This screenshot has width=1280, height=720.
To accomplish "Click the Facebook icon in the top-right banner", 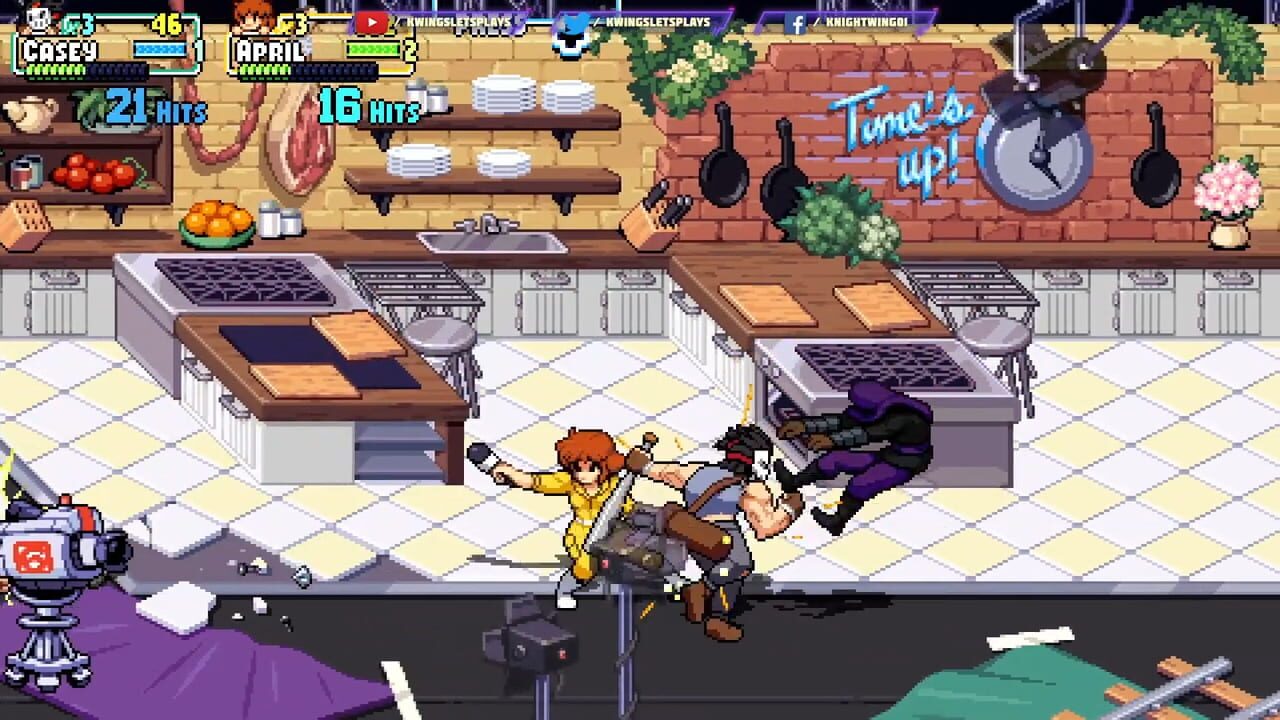I will coord(796,24).
